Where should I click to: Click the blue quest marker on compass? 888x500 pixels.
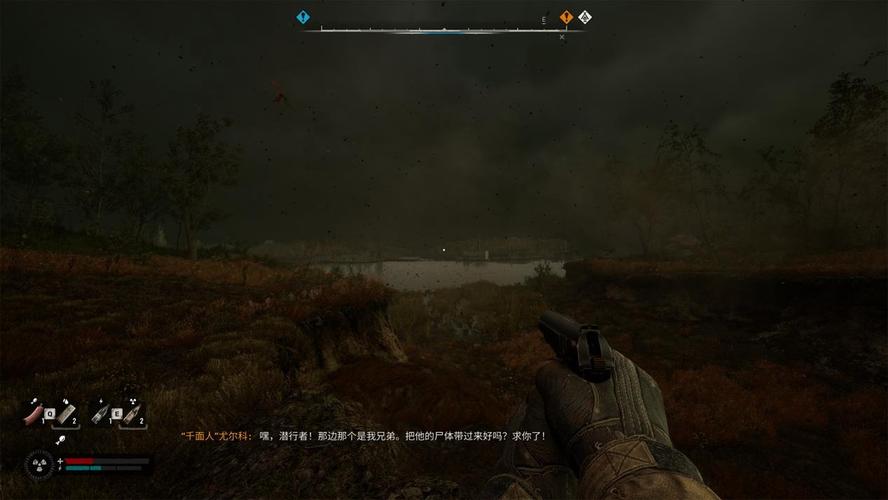click(303, 17)
